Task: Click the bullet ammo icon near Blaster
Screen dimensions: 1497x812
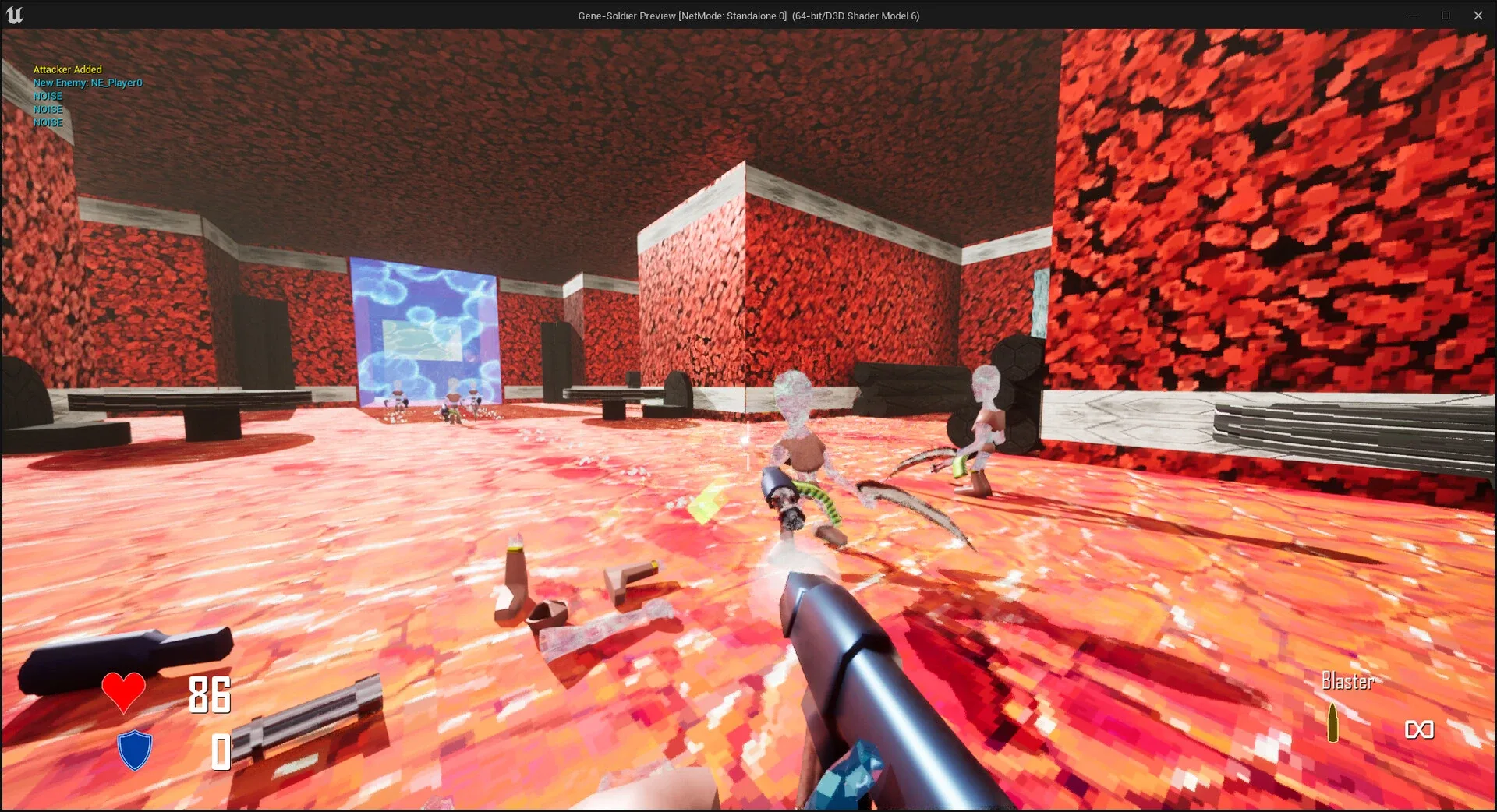Action: [1335, 723]
